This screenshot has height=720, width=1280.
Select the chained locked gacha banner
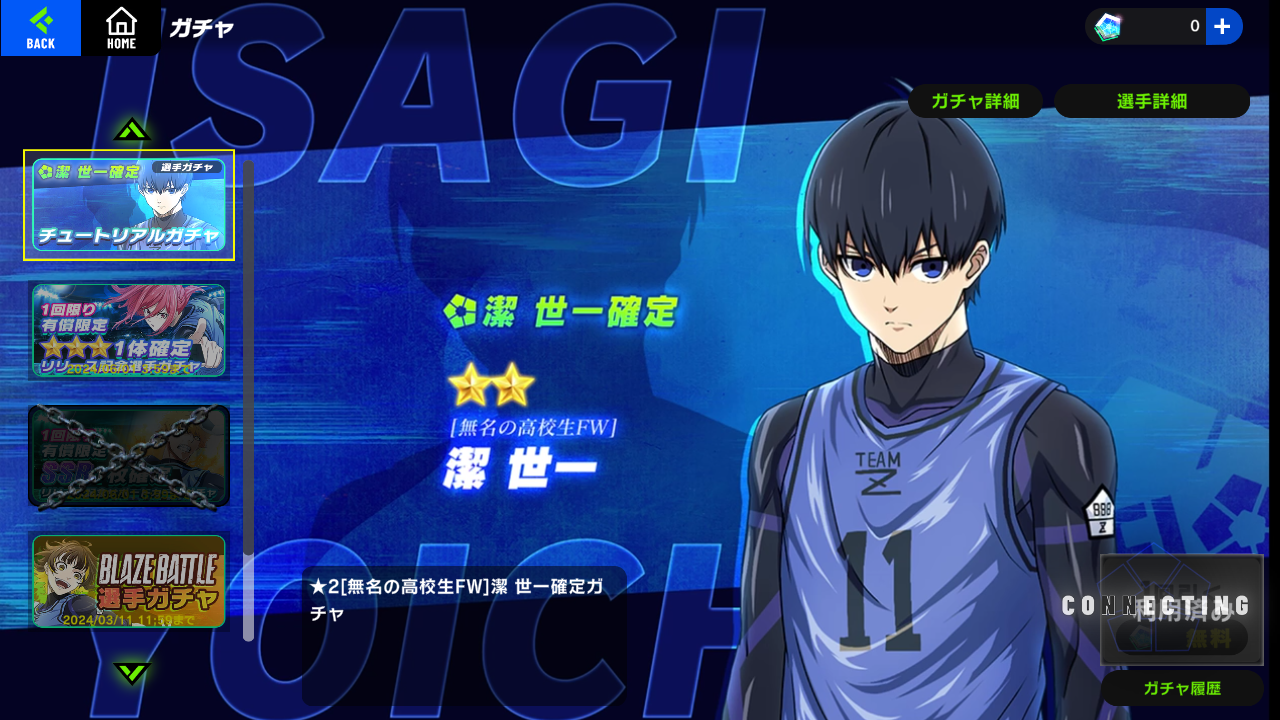click(129, 456)
